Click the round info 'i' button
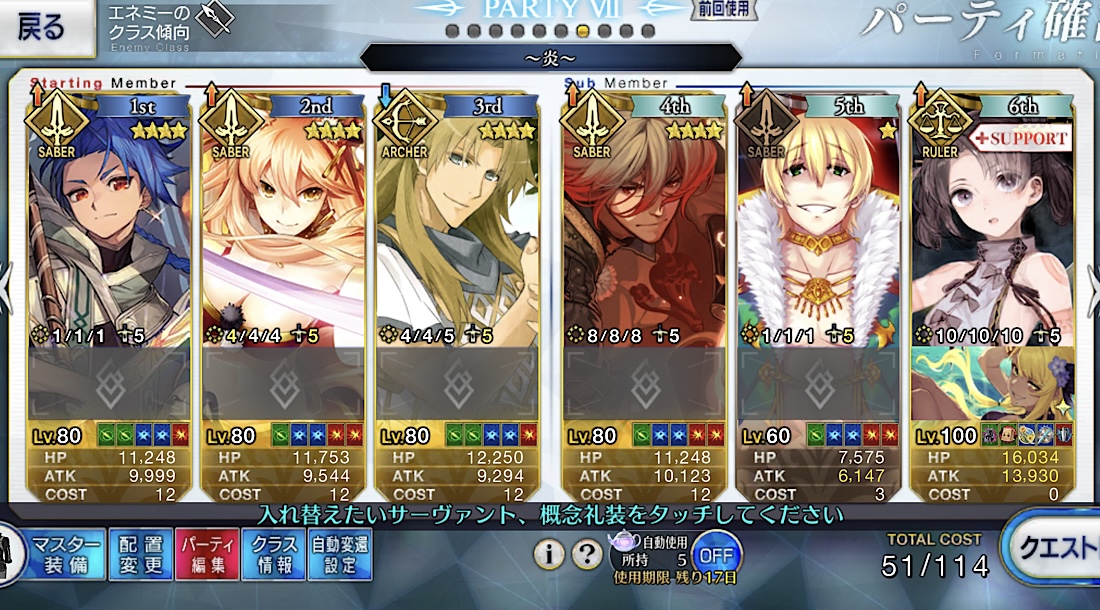 [548, 553]
